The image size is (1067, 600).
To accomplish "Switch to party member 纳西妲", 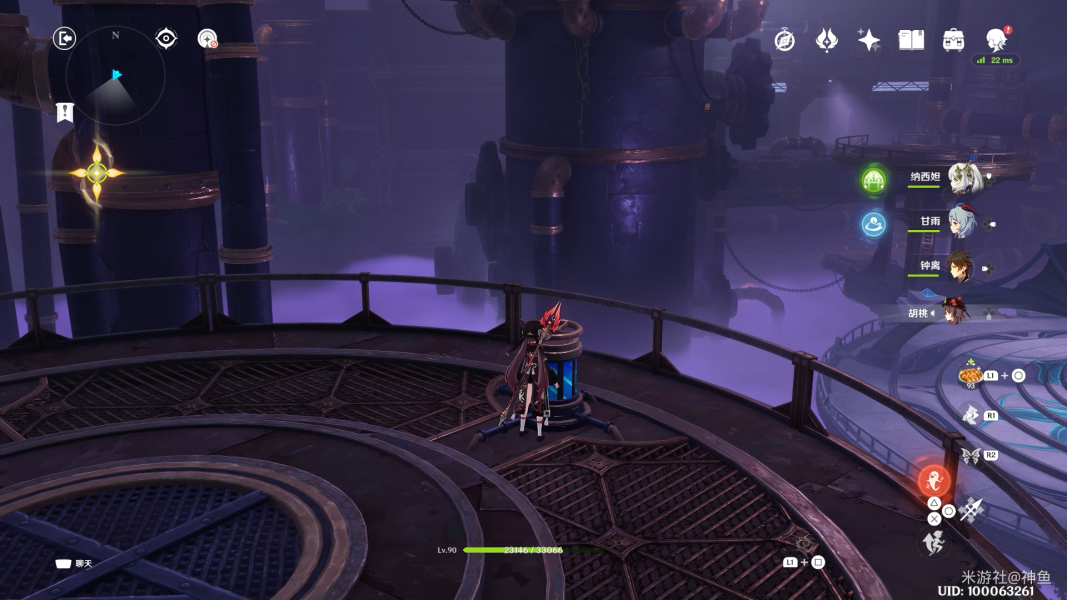I will click(x=965, y=178).
